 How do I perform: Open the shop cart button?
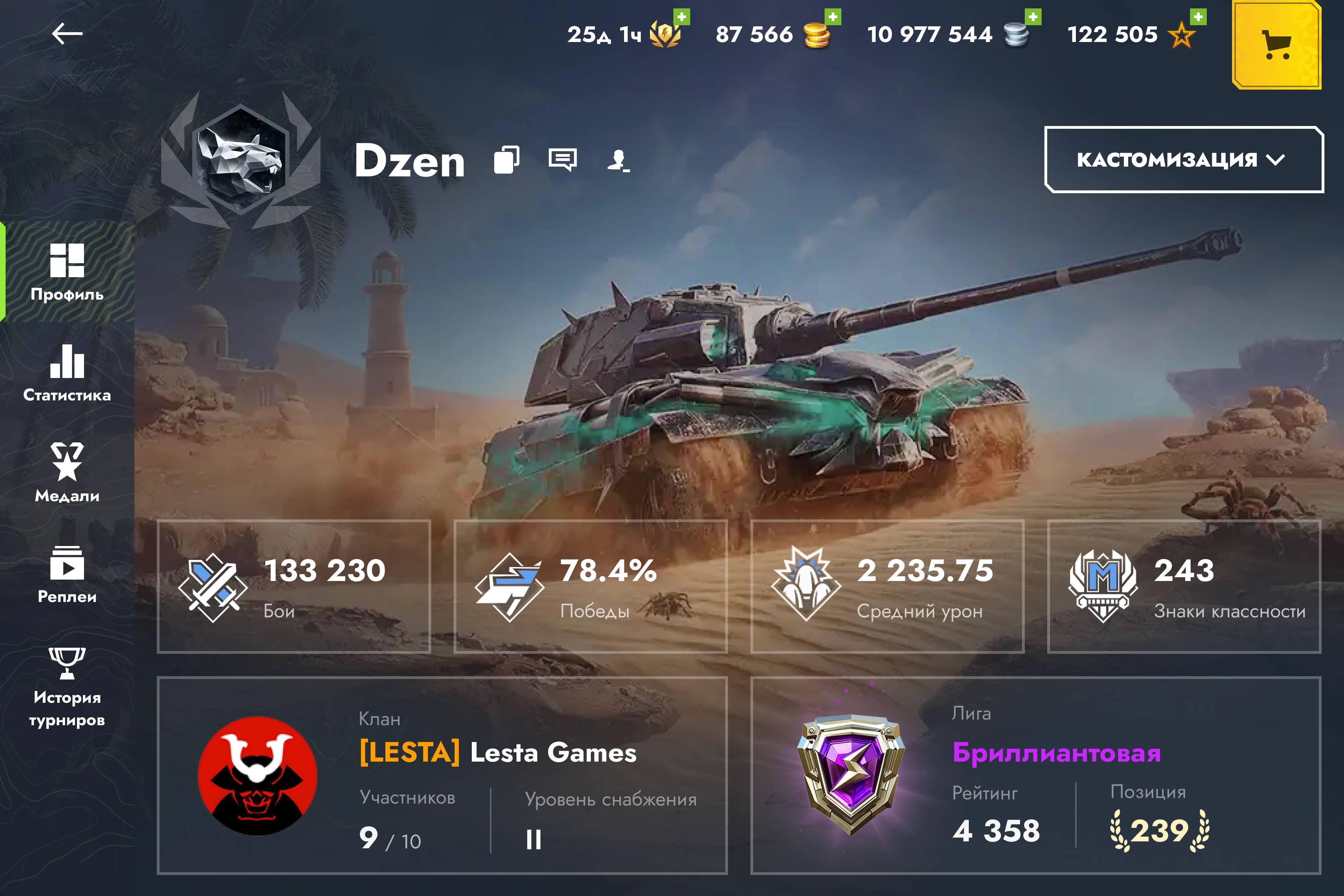pyautogui.click(x=1276, y=44)
